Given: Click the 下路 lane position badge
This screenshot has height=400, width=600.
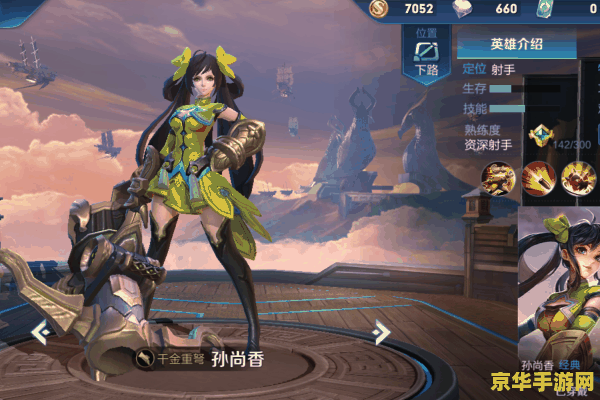Looking at the screenshot, I should [425, 58].
